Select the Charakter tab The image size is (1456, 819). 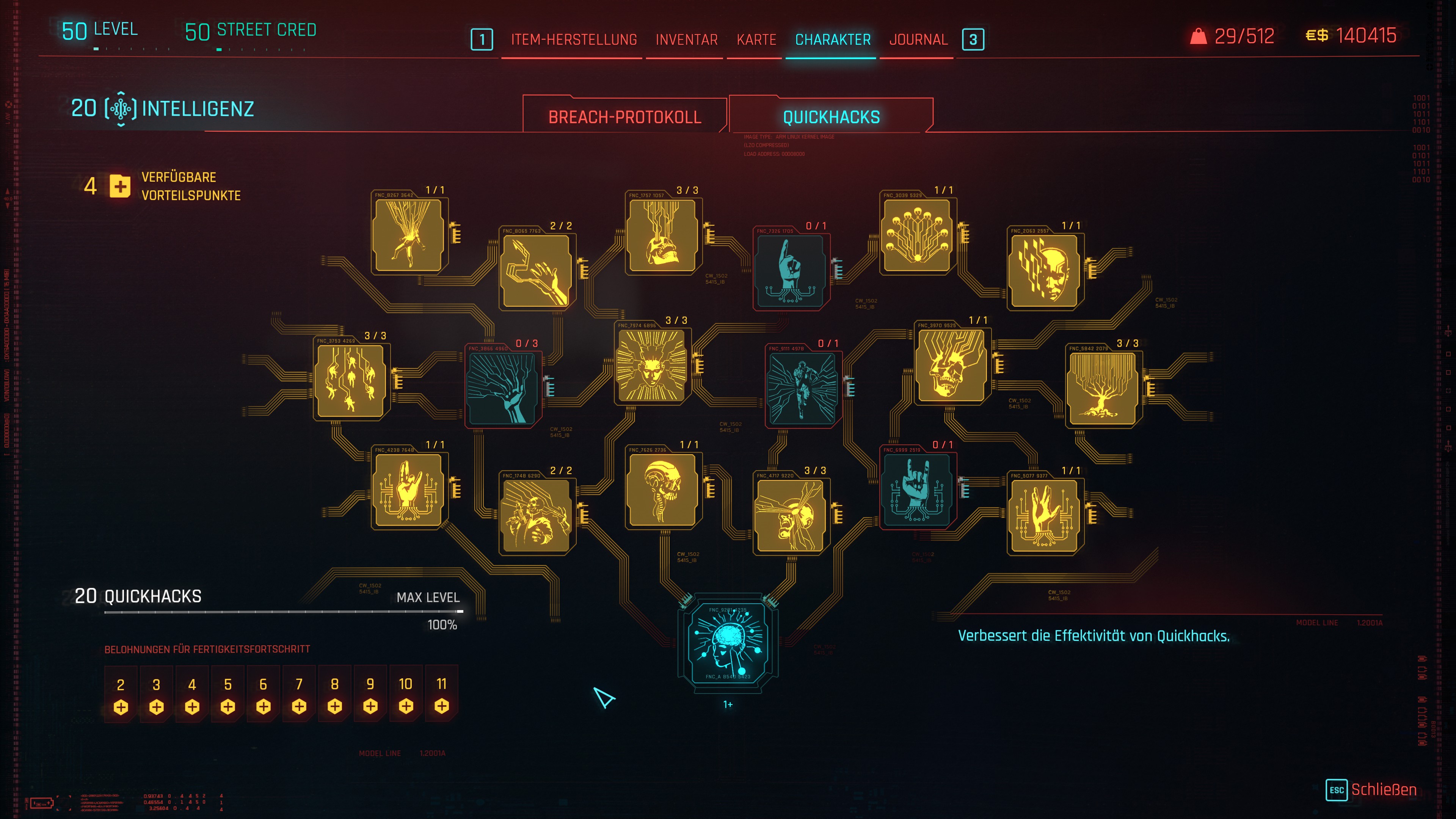[833, 39]
